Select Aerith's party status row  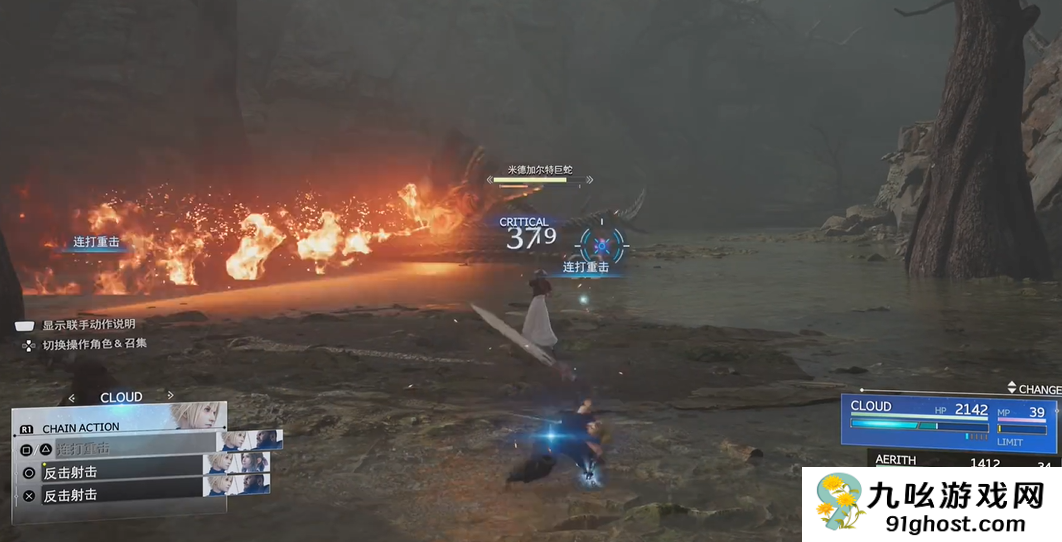[x=960, y=461]
